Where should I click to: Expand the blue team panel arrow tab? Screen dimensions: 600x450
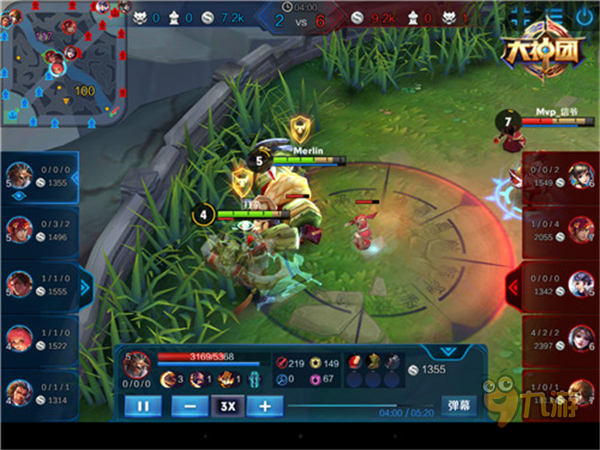tap(85, 285)
